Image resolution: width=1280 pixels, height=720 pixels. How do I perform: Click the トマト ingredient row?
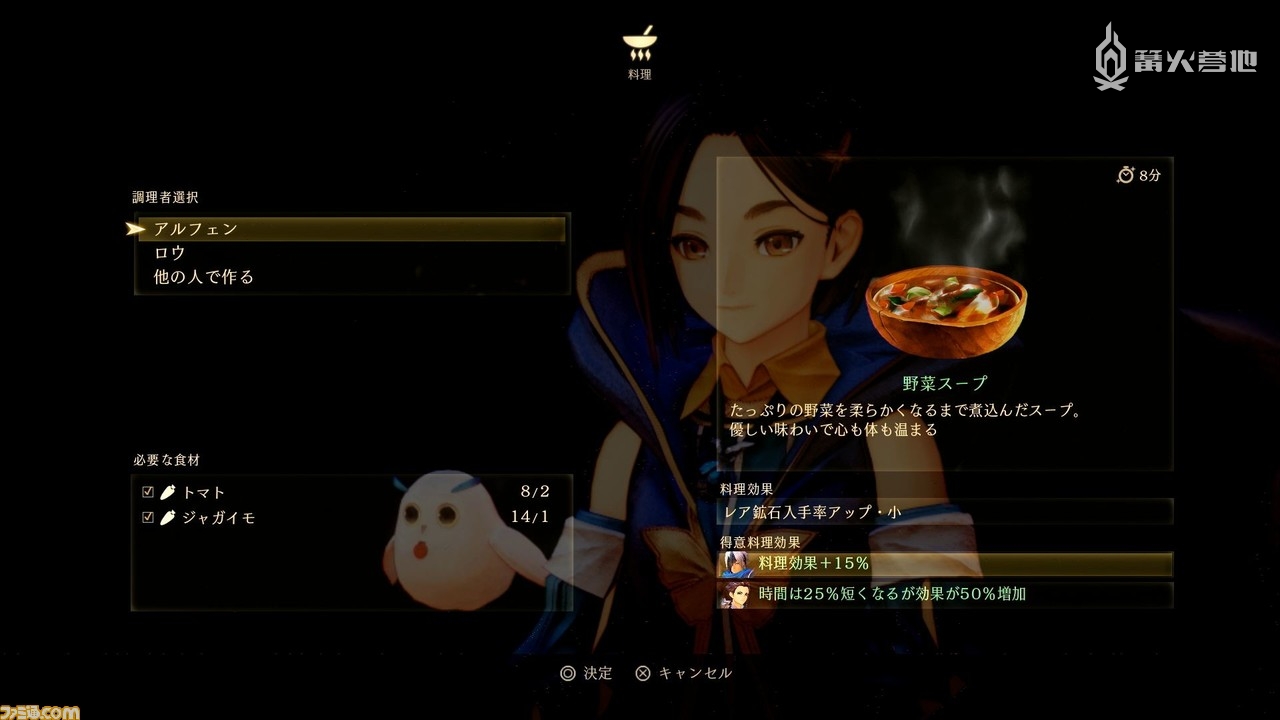pos(350,492)
